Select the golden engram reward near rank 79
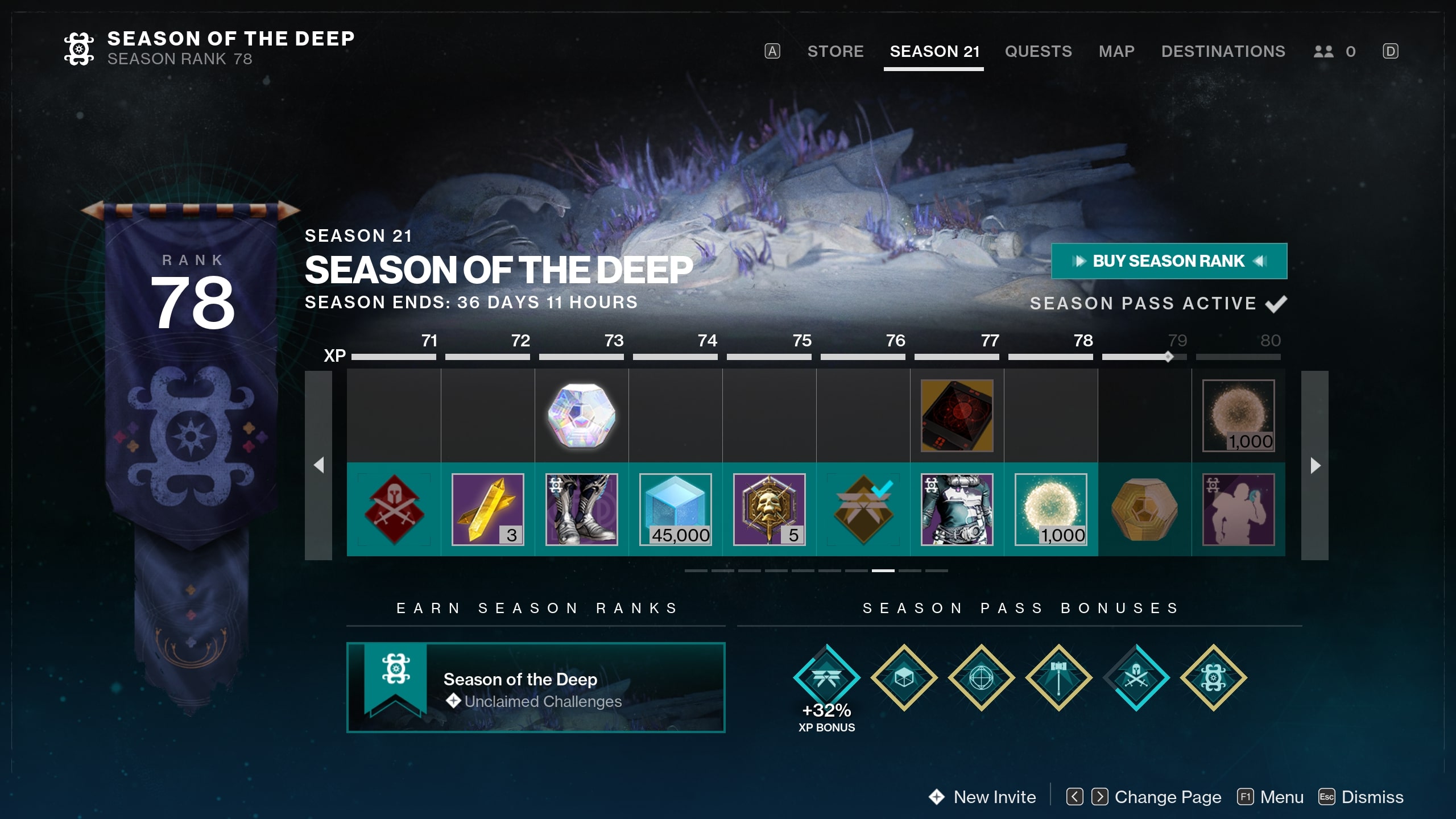The image size is (1456, 819). pos(1144,509)
